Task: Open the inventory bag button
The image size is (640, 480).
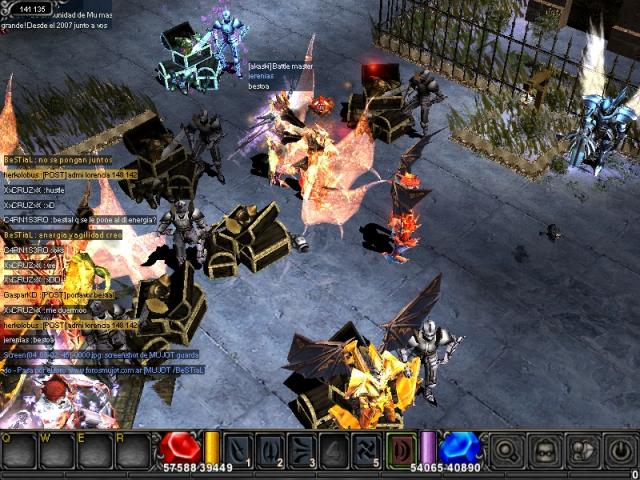Action: pyautogui.click(x=582, y=450)
